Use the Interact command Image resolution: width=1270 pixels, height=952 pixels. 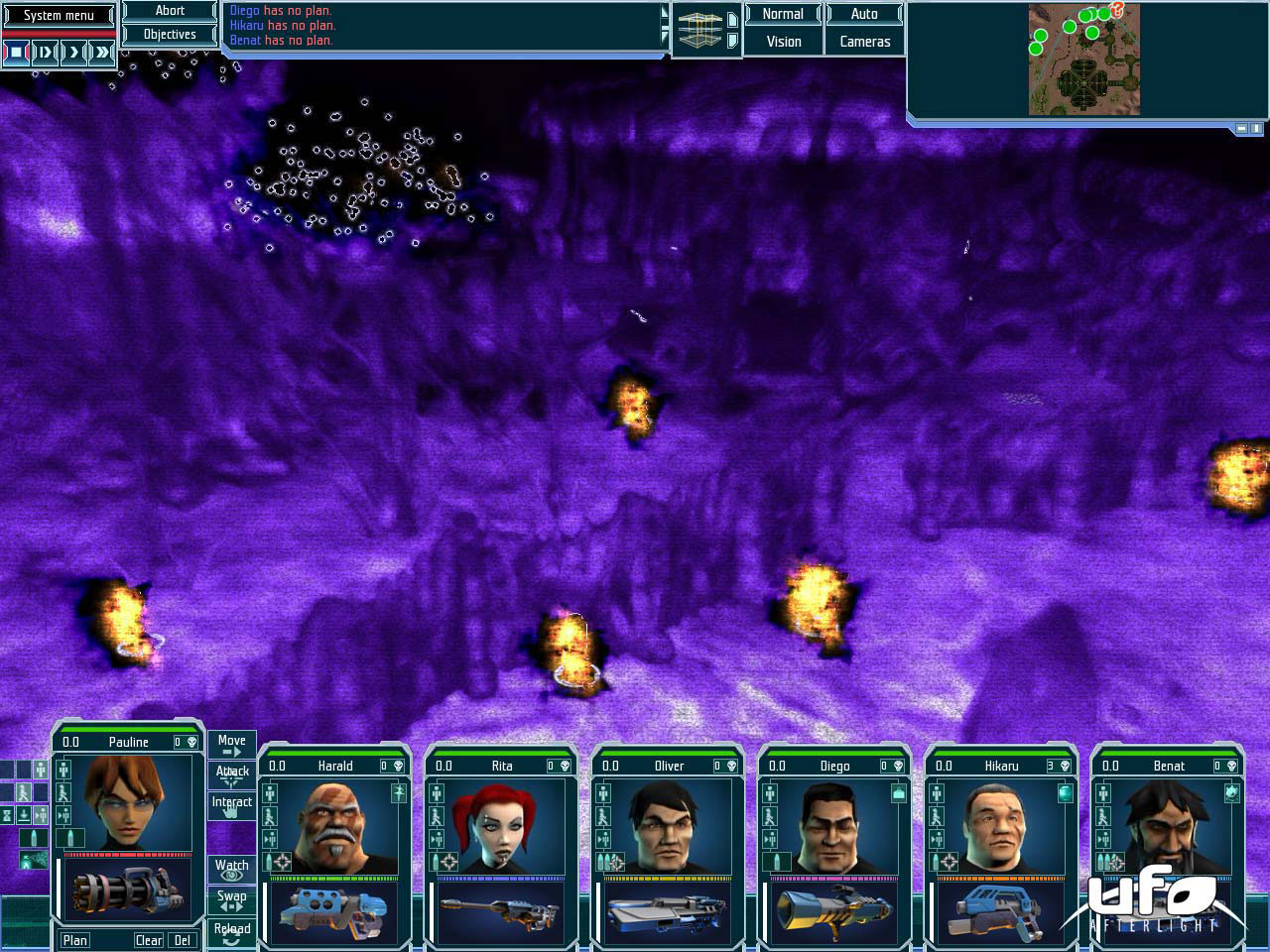[x=231, y=804]
